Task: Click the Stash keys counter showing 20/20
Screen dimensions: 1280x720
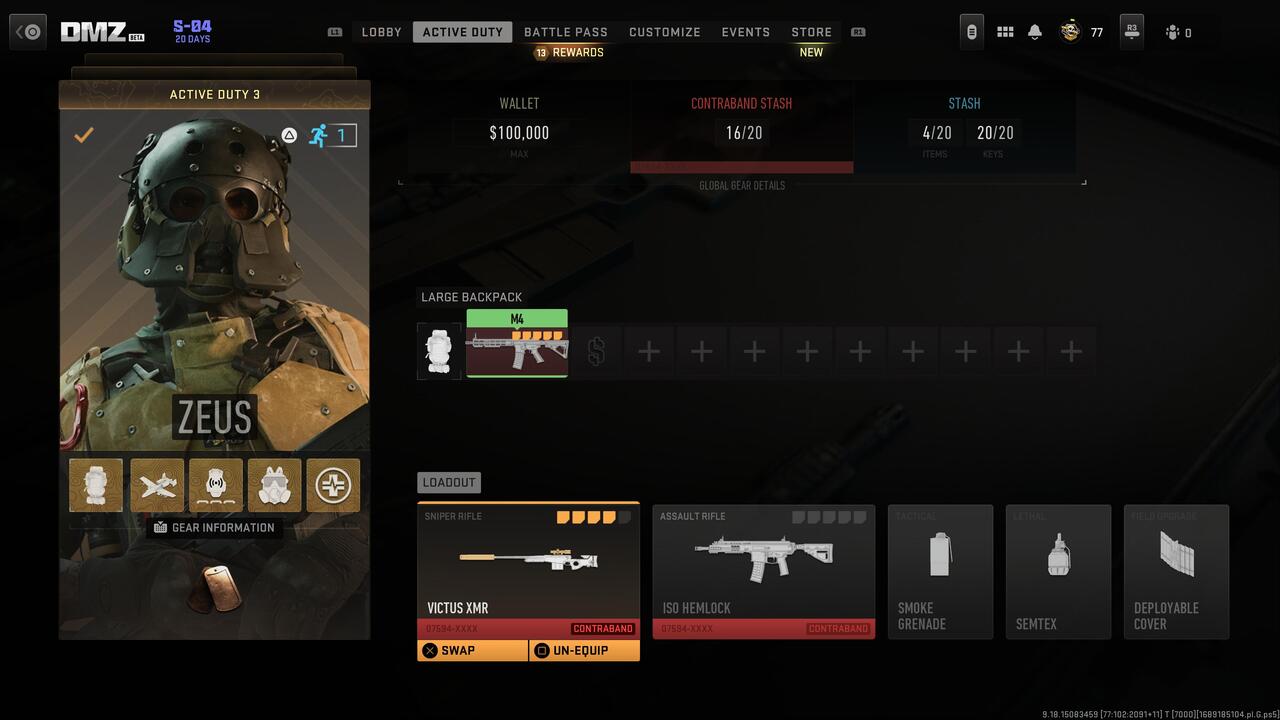Action: click(993, 132)
